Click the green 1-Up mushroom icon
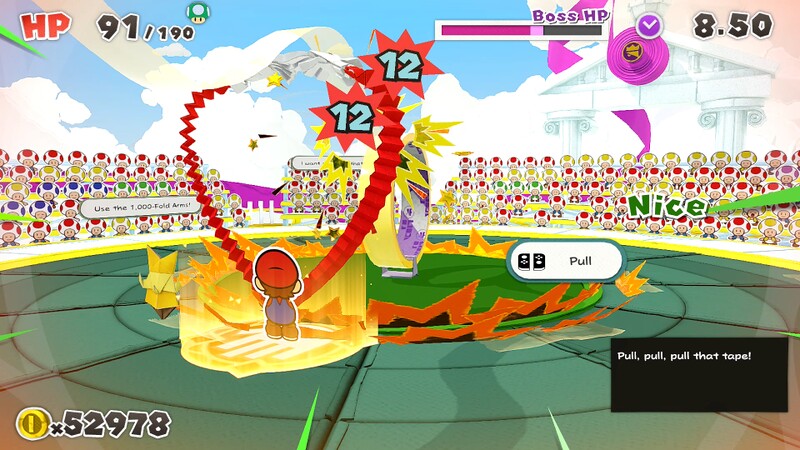Image resolution: width=800 pixels, height=450 pixels. [199, 13]
